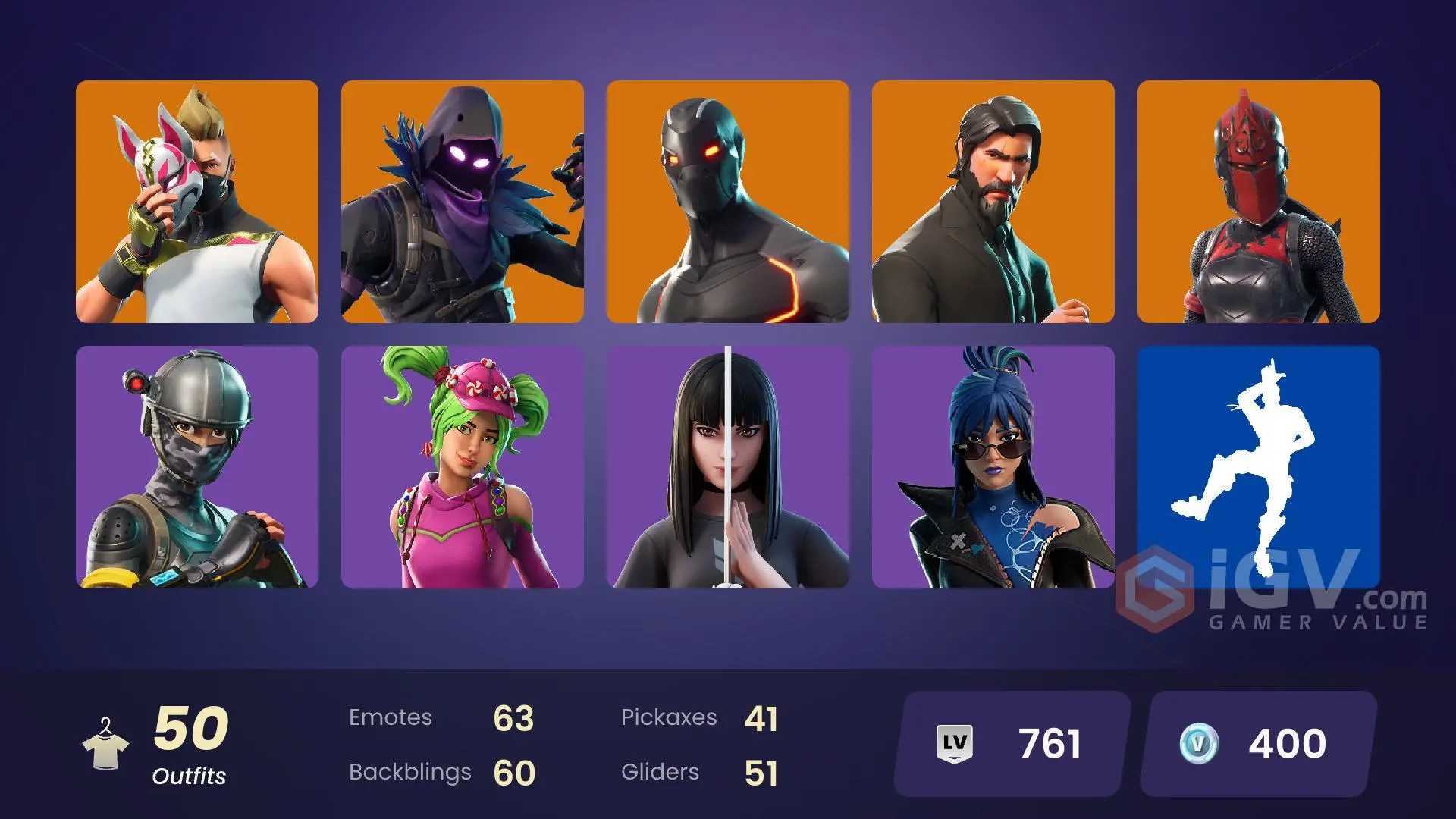Select the Drift skin holding his mask

click(196, 200)
